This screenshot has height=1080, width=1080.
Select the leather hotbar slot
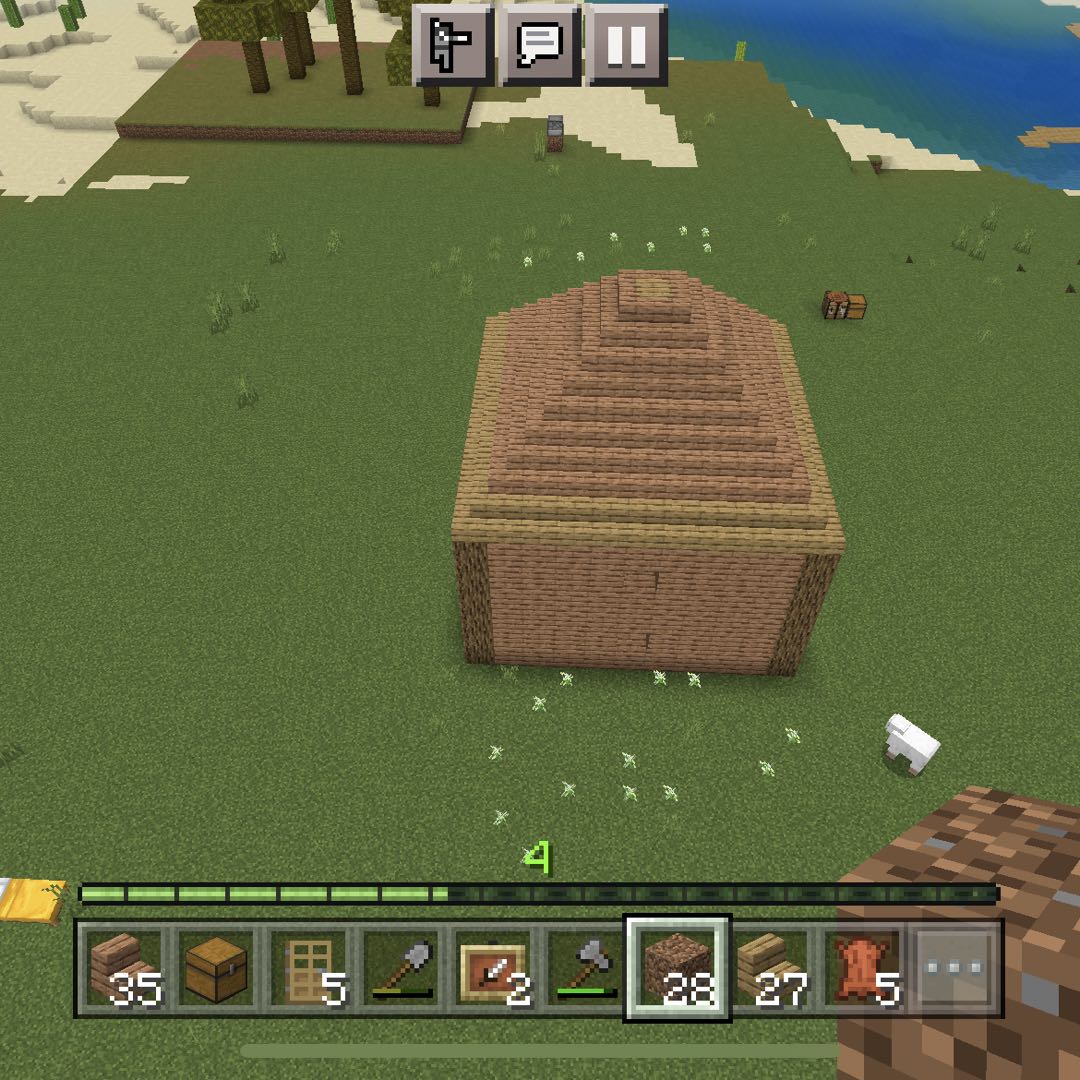861,968
